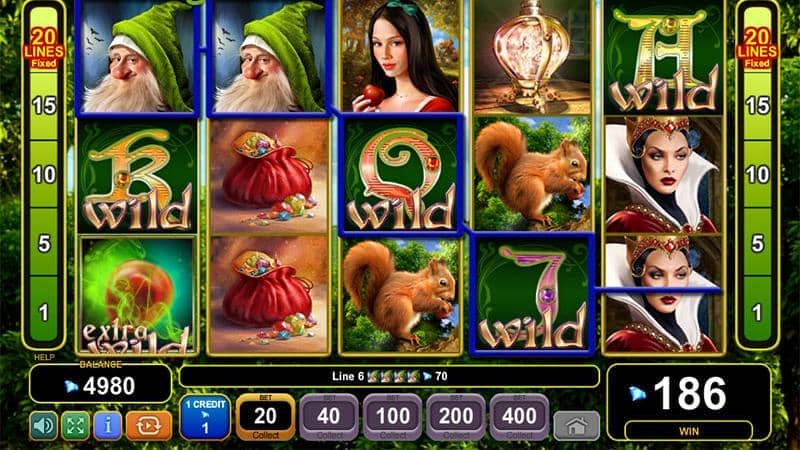Pick the bet 200 button

455,417
